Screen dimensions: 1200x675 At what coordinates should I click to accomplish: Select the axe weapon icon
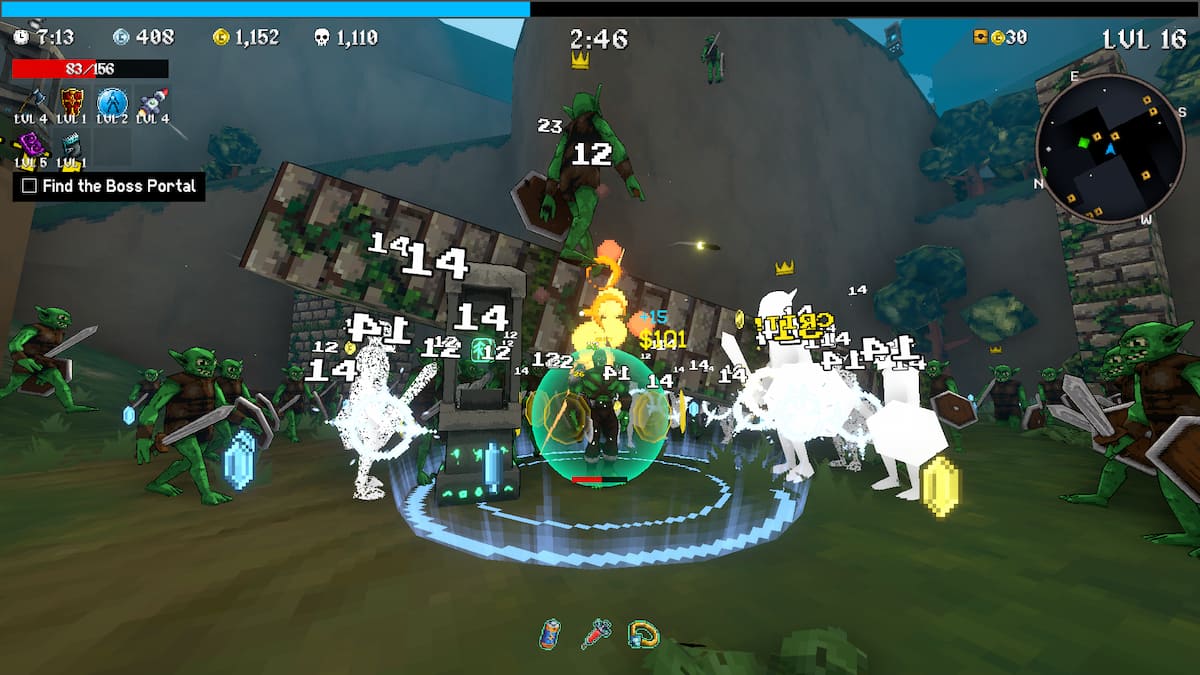pyautogui.click(x=32, y=101)
